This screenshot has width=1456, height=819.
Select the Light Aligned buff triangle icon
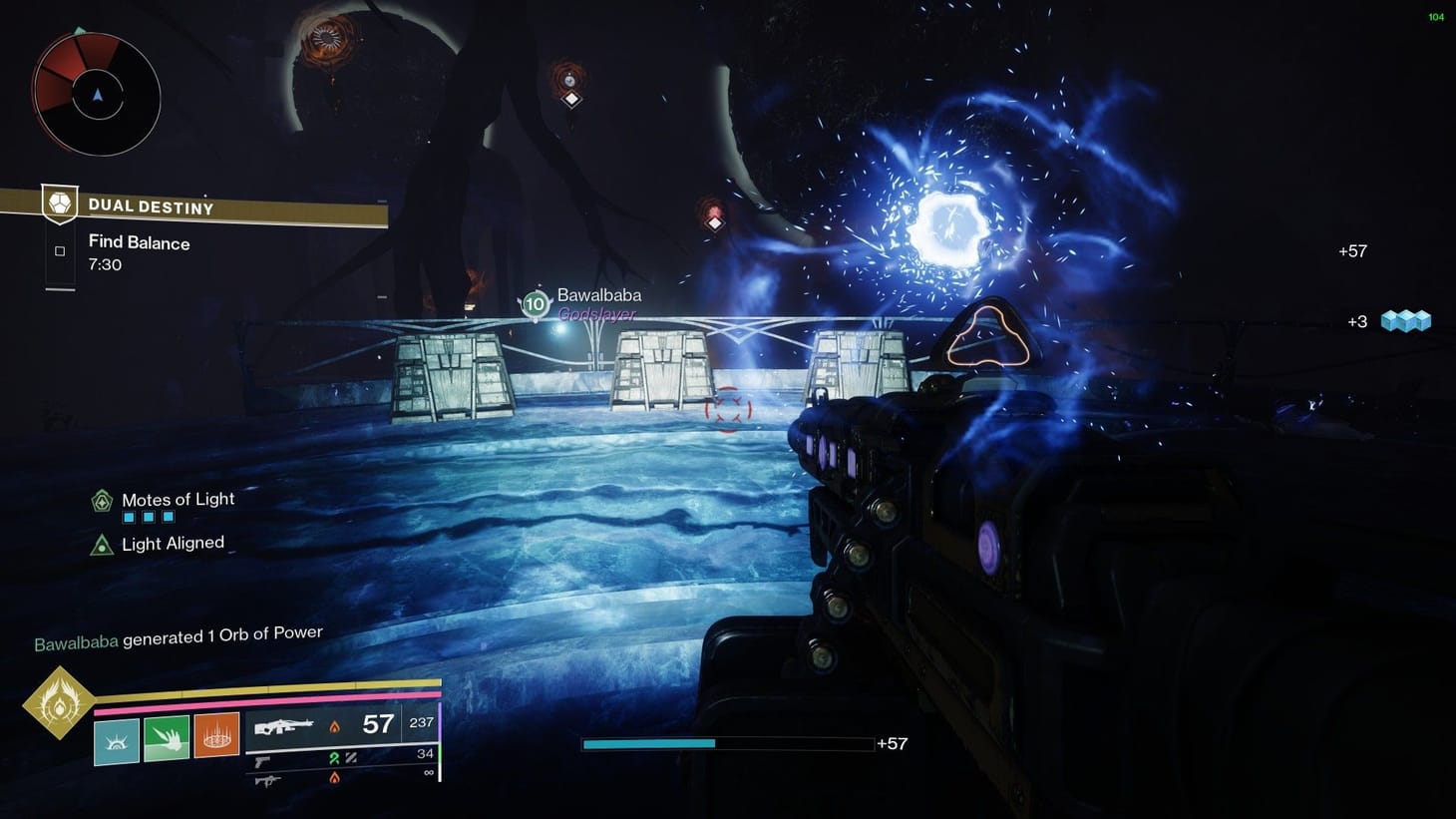click(101, 544)
